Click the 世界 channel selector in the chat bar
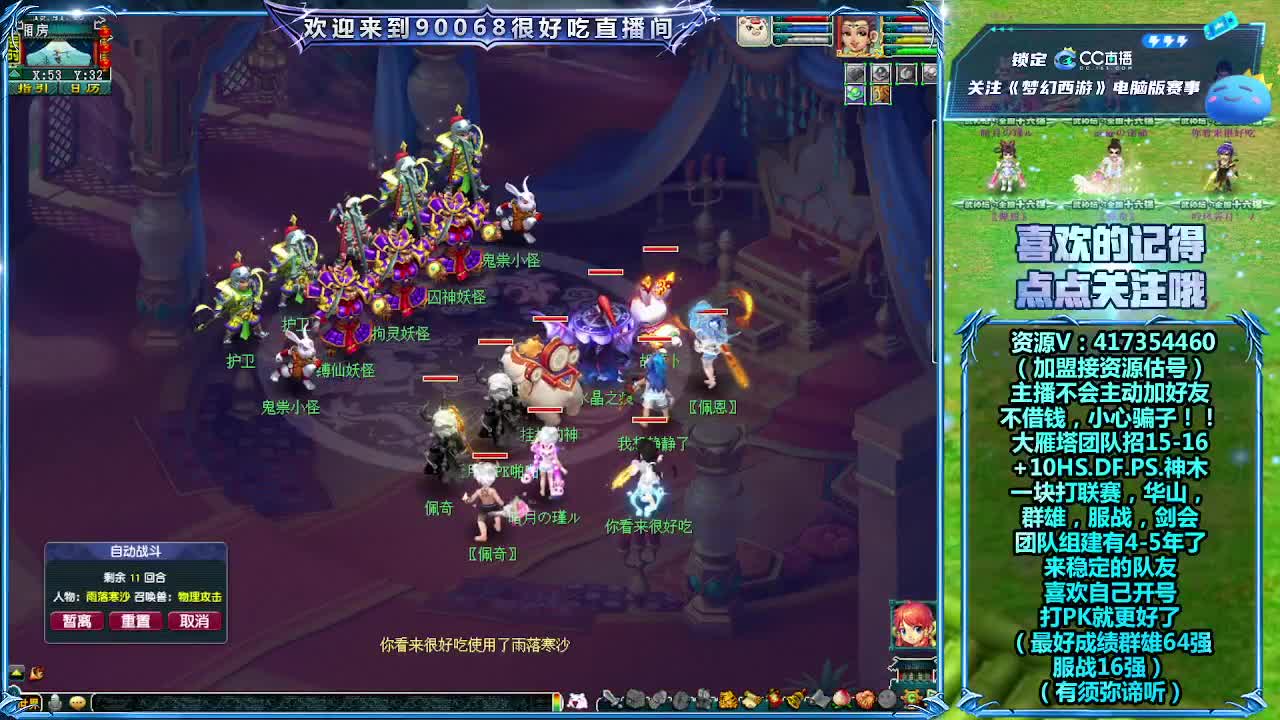This screenshot has width=1280, height=720. [x=28, y=701]
